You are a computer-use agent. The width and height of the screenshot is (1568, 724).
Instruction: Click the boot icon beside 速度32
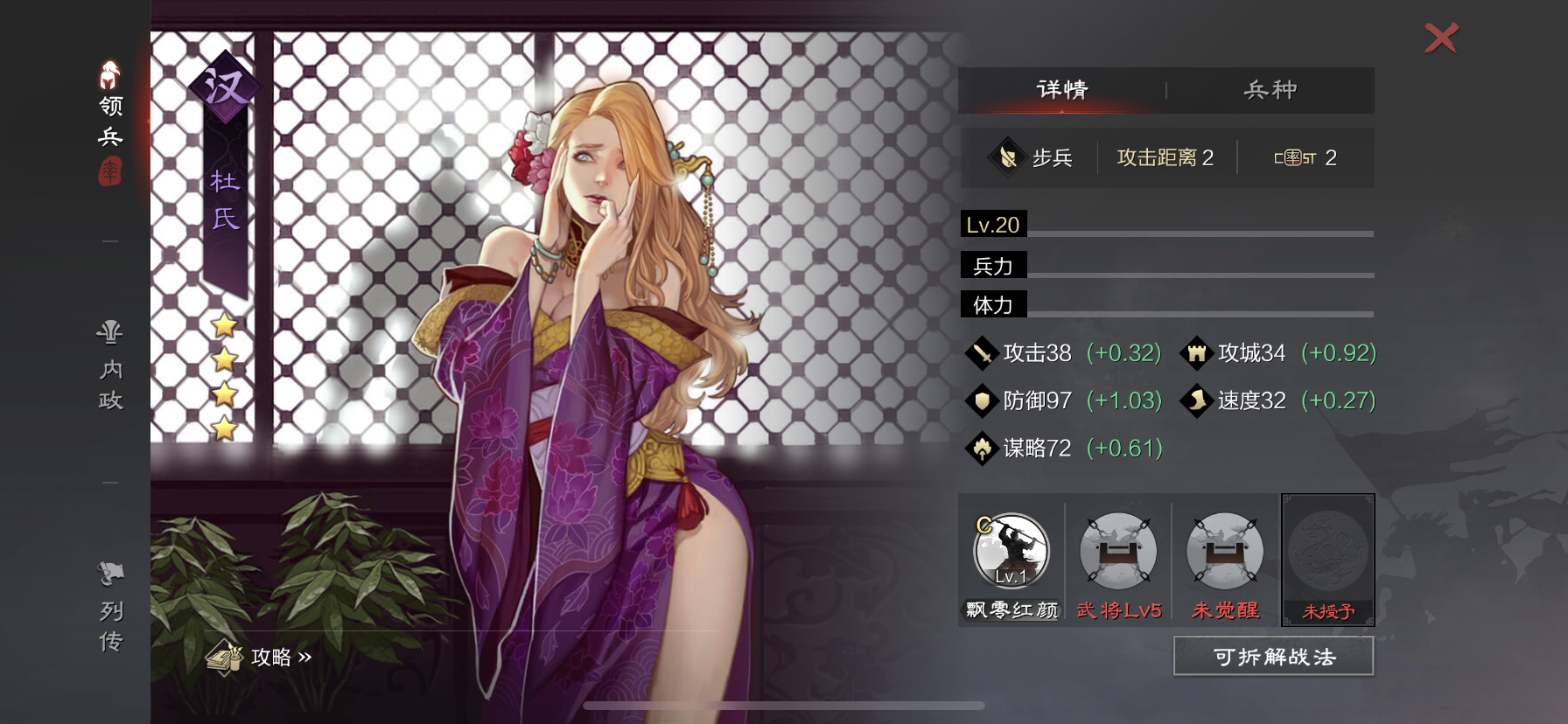[1199, 400]
